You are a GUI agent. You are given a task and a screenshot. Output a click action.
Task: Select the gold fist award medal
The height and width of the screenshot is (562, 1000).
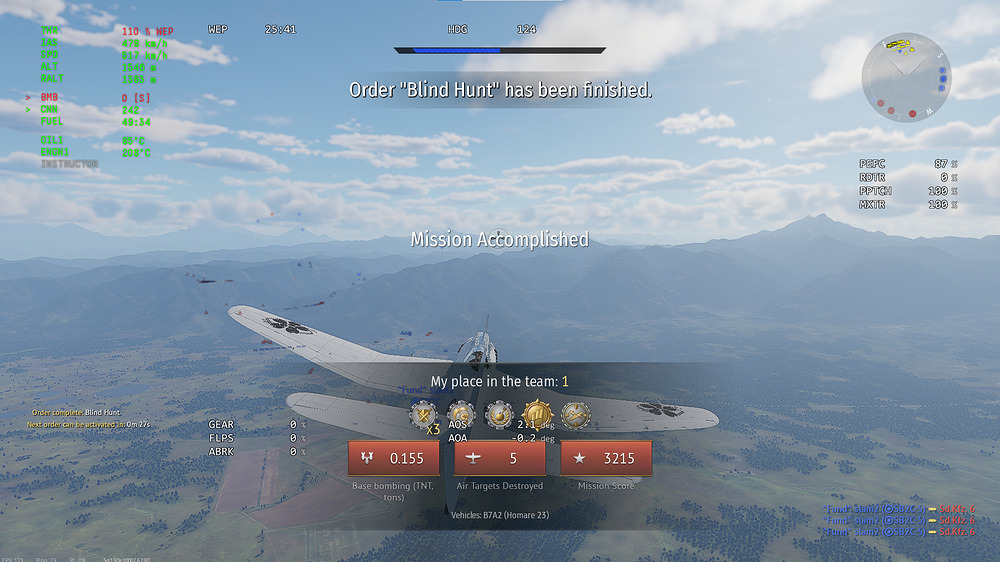tap(537, 415)
